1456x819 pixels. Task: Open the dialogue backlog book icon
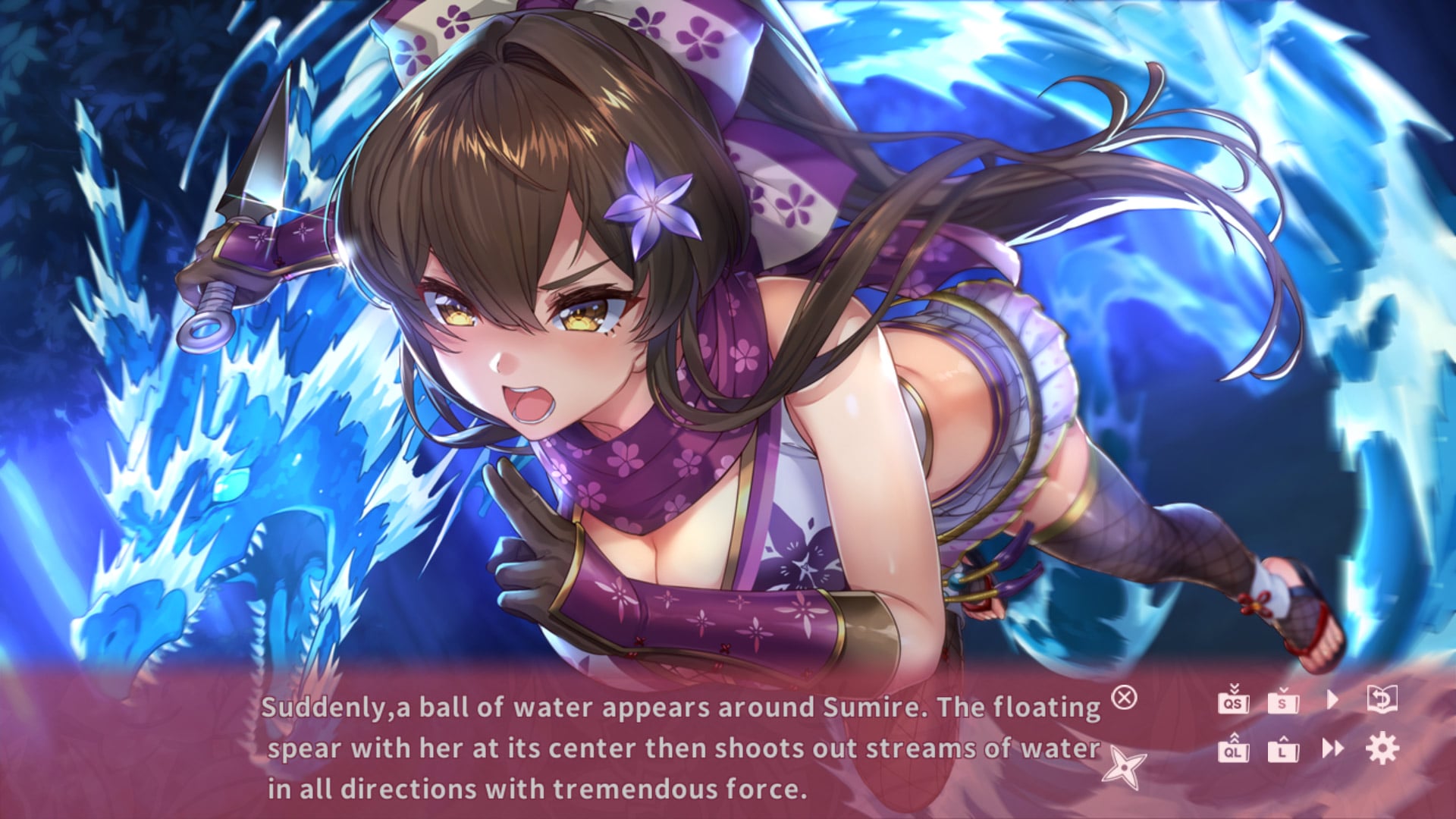pyautogui.click(x=1382, y=698)
